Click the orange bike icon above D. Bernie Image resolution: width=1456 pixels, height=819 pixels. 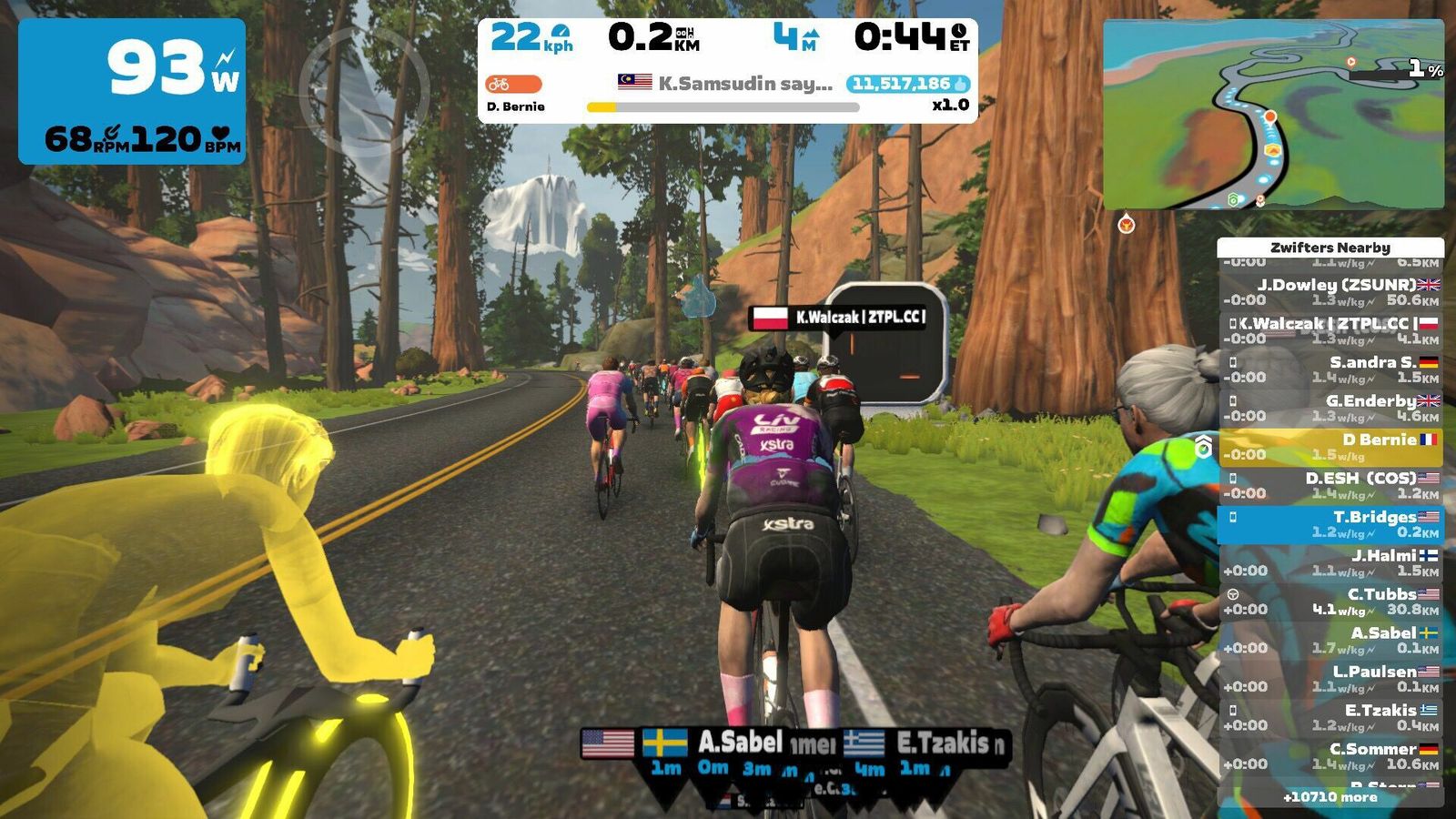pyautogui.click(x=513, y=84)
